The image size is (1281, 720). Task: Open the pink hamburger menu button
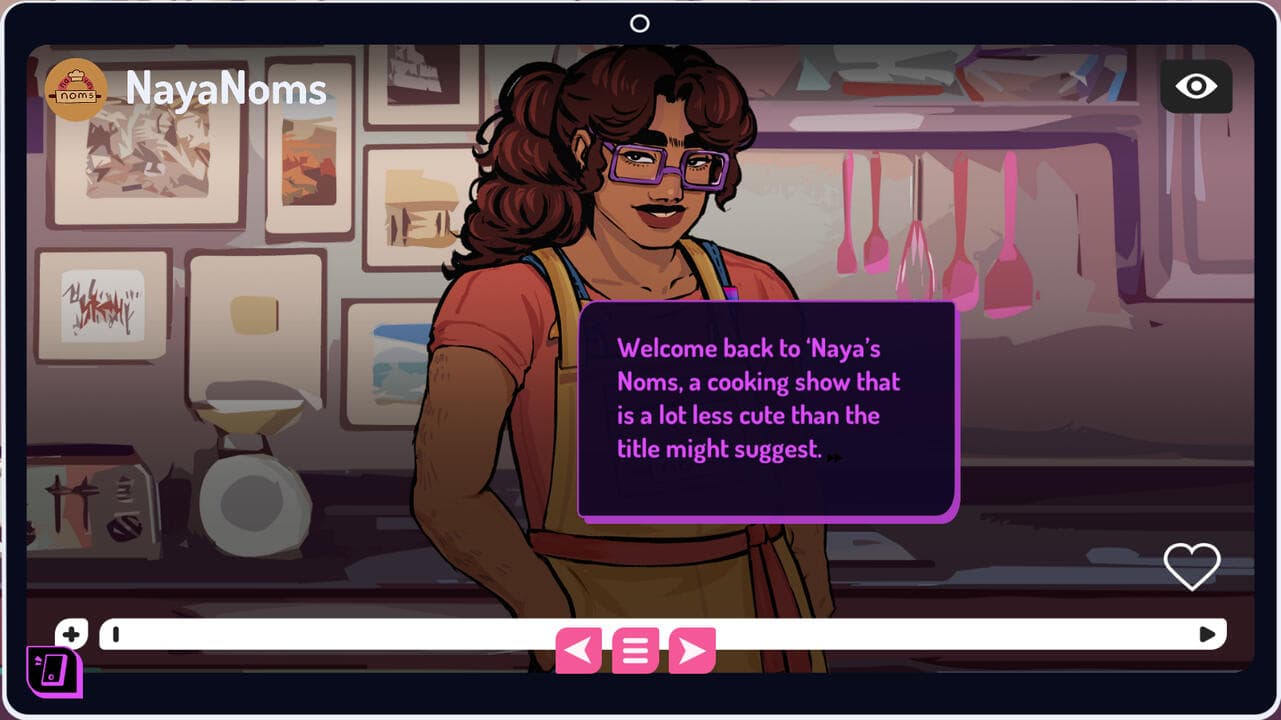coord(635,651)
